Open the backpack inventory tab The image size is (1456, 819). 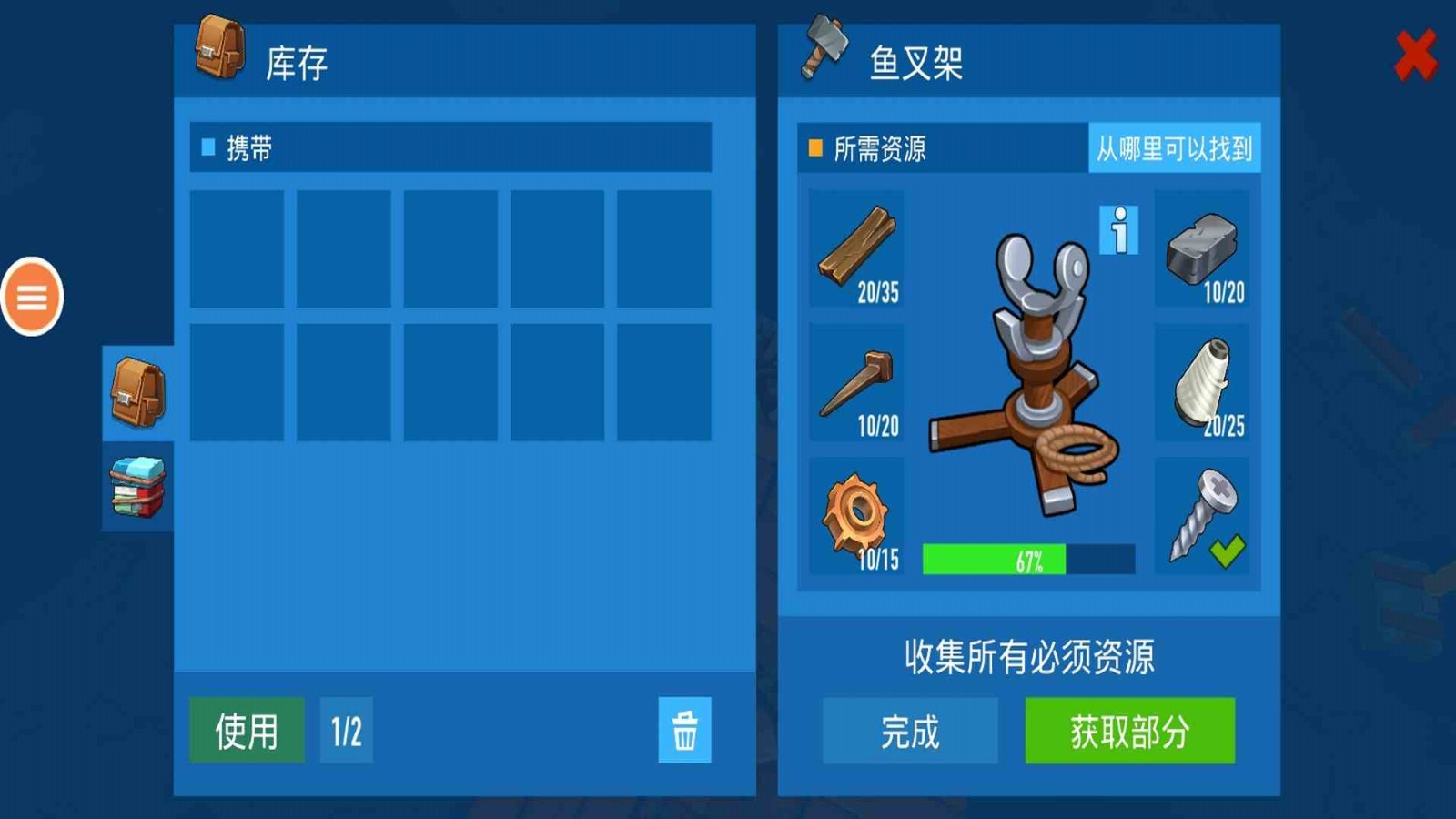[x=136, y=391]
